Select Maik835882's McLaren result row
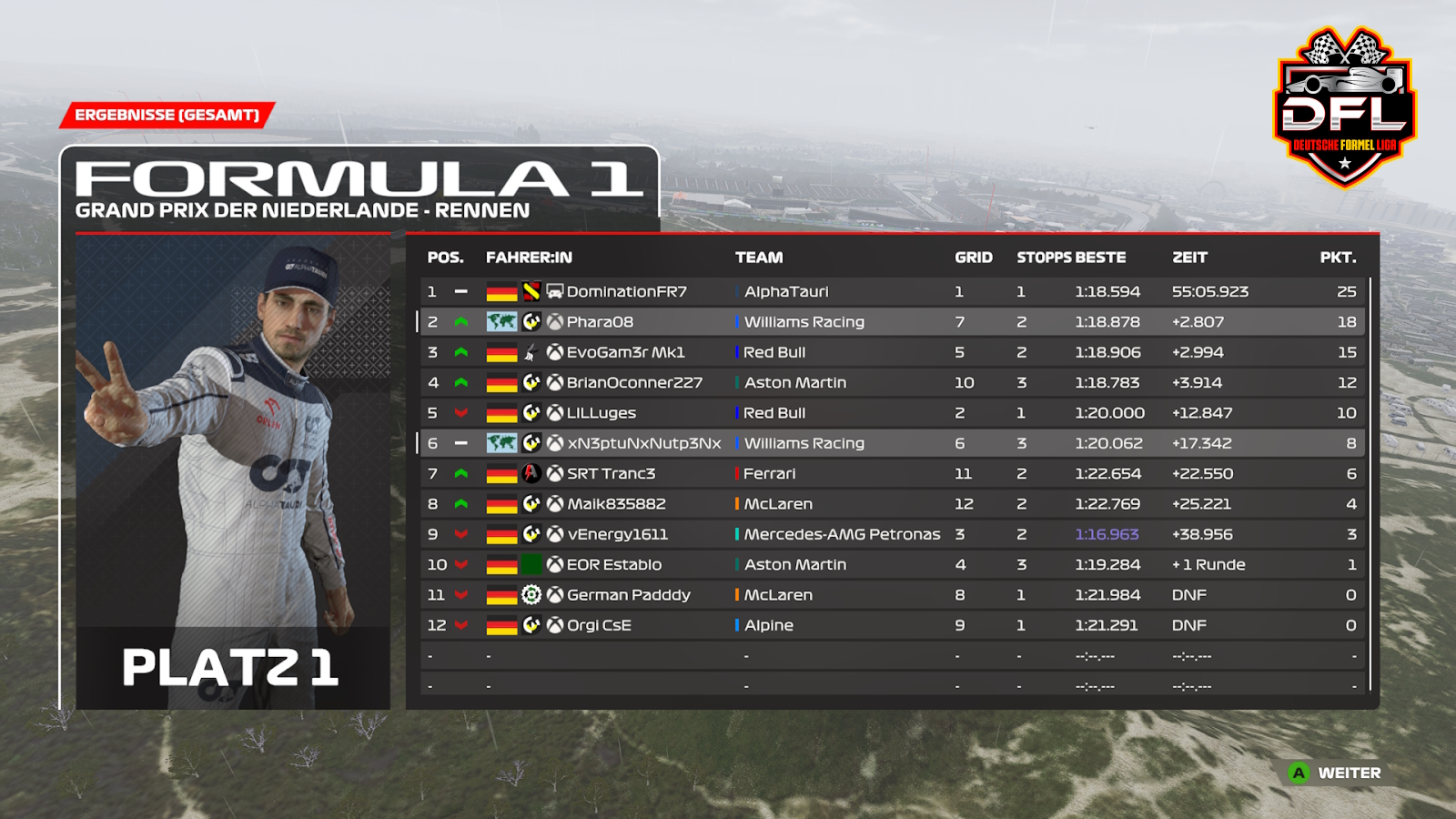The width and height of the screenshot is (1456, 819). click(x=616, y=504)
